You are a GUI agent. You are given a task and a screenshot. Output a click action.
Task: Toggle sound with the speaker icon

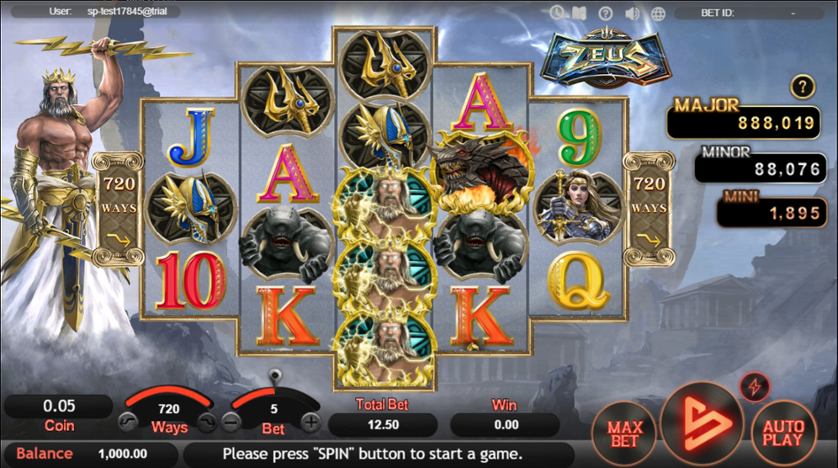pos(632,13)
